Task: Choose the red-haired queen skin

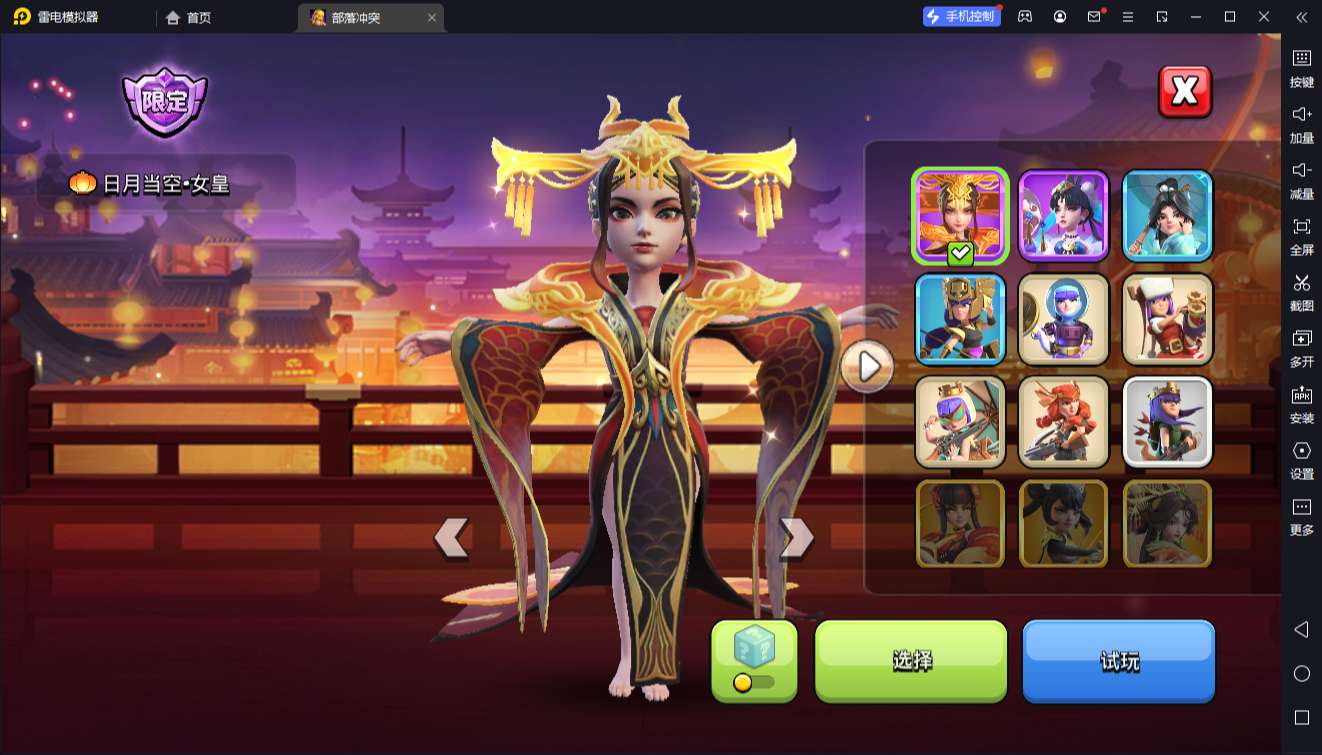Action: click(x=1063, y=422)
